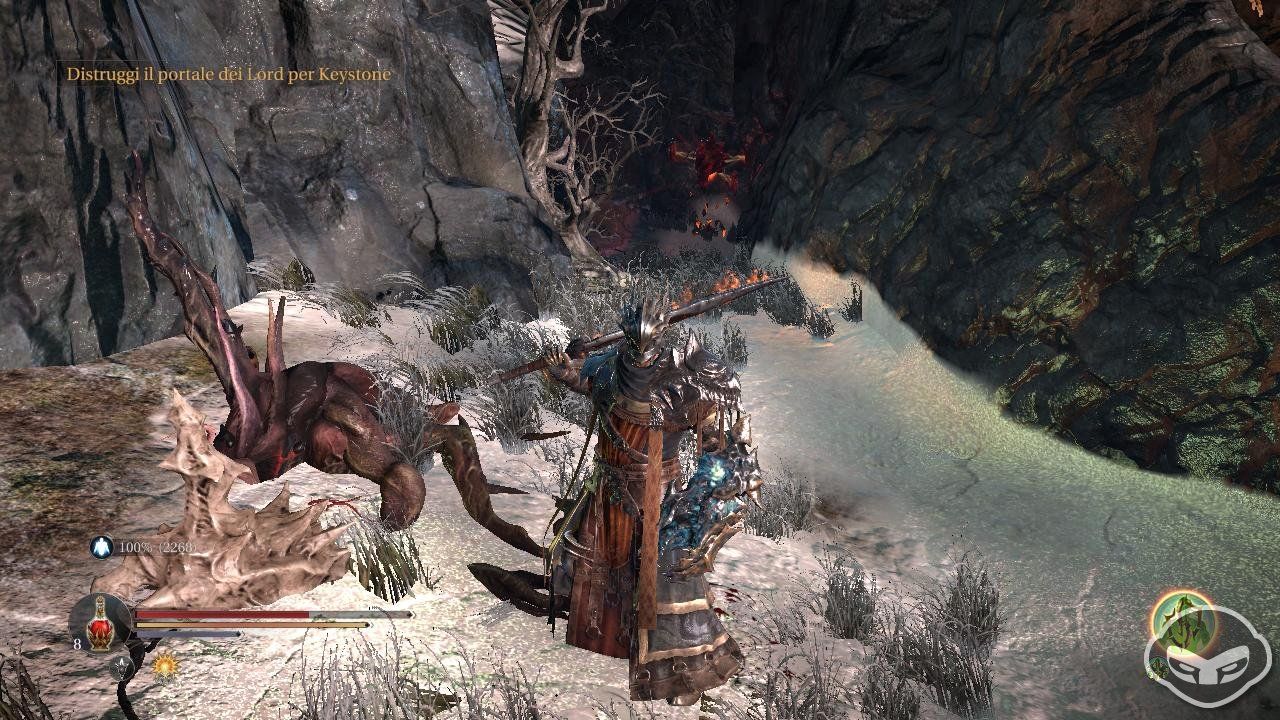Image resolution: width=1280 pixels, height=720 pixels.
Task: Click the small dark emblem below the potion
Action: coord(122,668)
